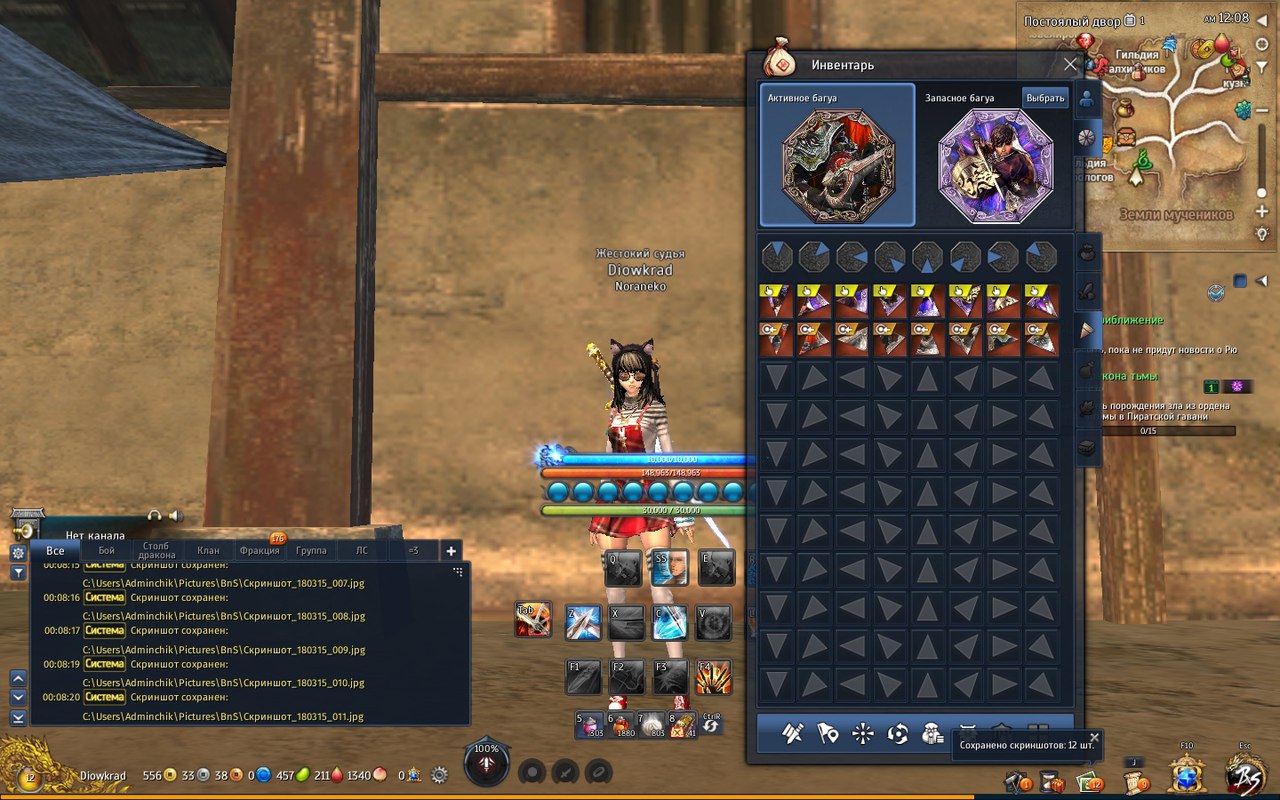Viewport: 1280px width, 800px height.
Task: Open the inventory's character silhouette side tab
Action: [x=1086, y=99]
